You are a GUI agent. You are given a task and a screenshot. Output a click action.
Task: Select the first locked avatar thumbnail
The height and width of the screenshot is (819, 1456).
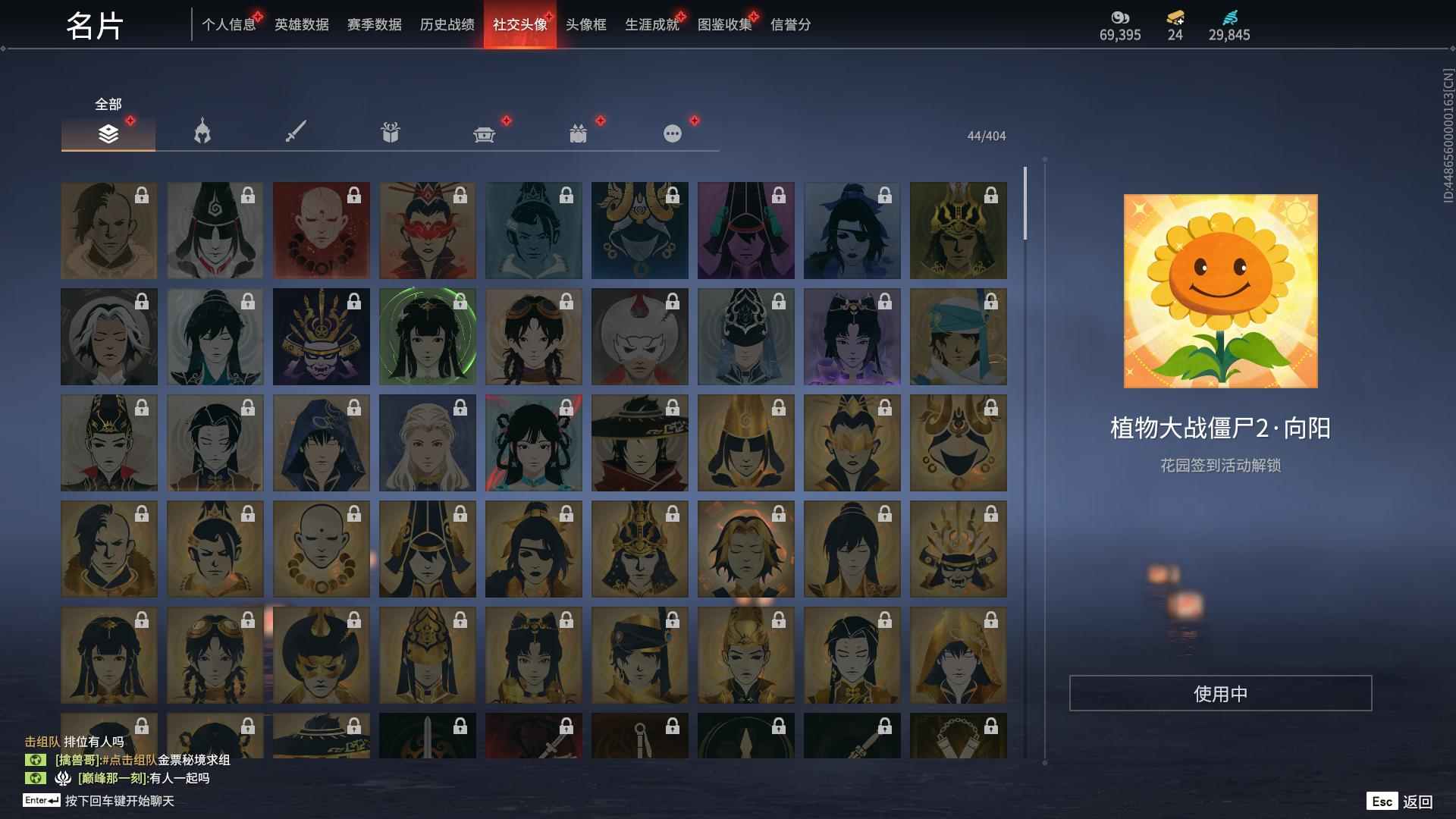click(x=108, y=230)
